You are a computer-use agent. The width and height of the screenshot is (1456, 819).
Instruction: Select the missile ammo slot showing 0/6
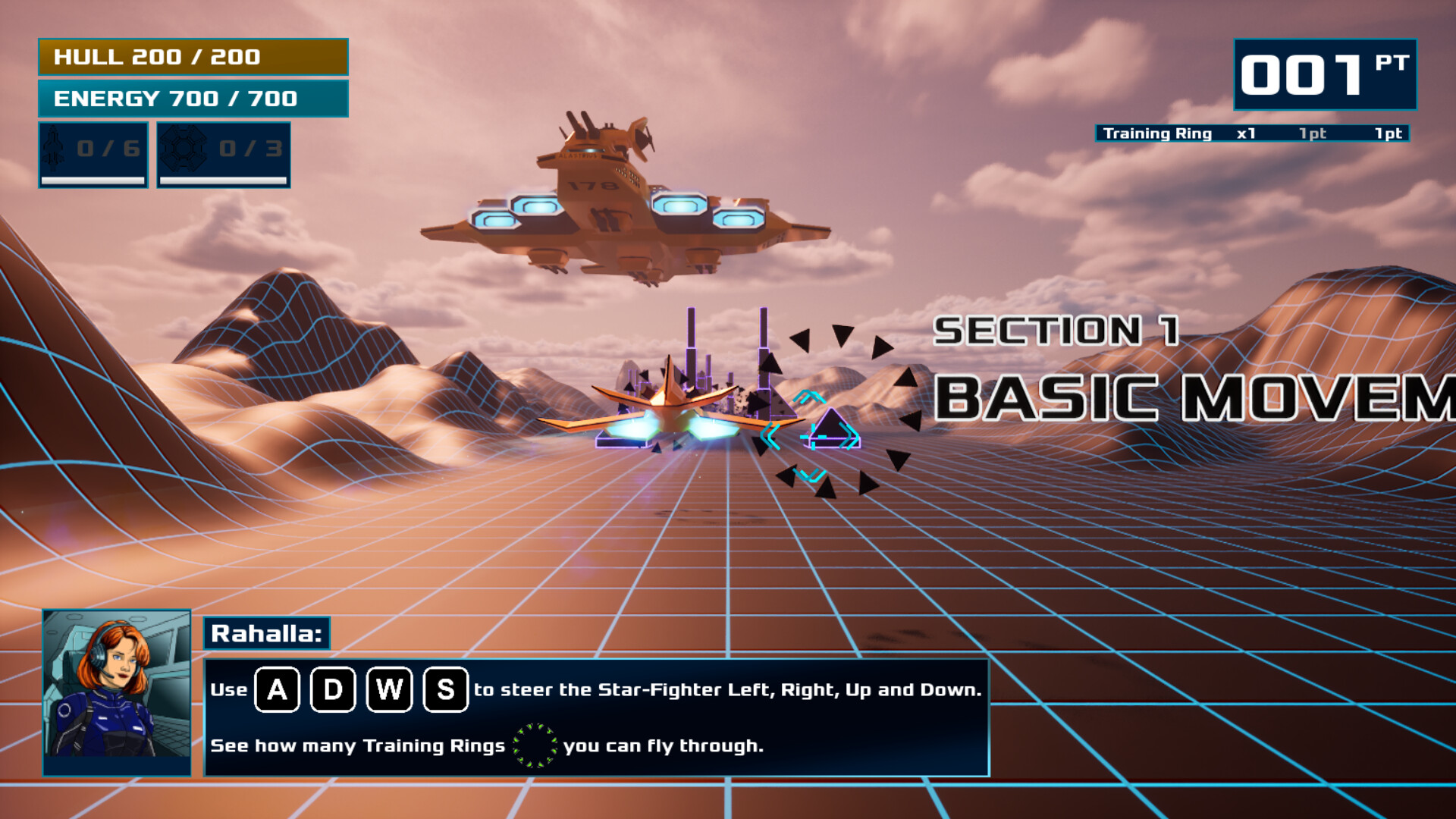click(93, 154)
